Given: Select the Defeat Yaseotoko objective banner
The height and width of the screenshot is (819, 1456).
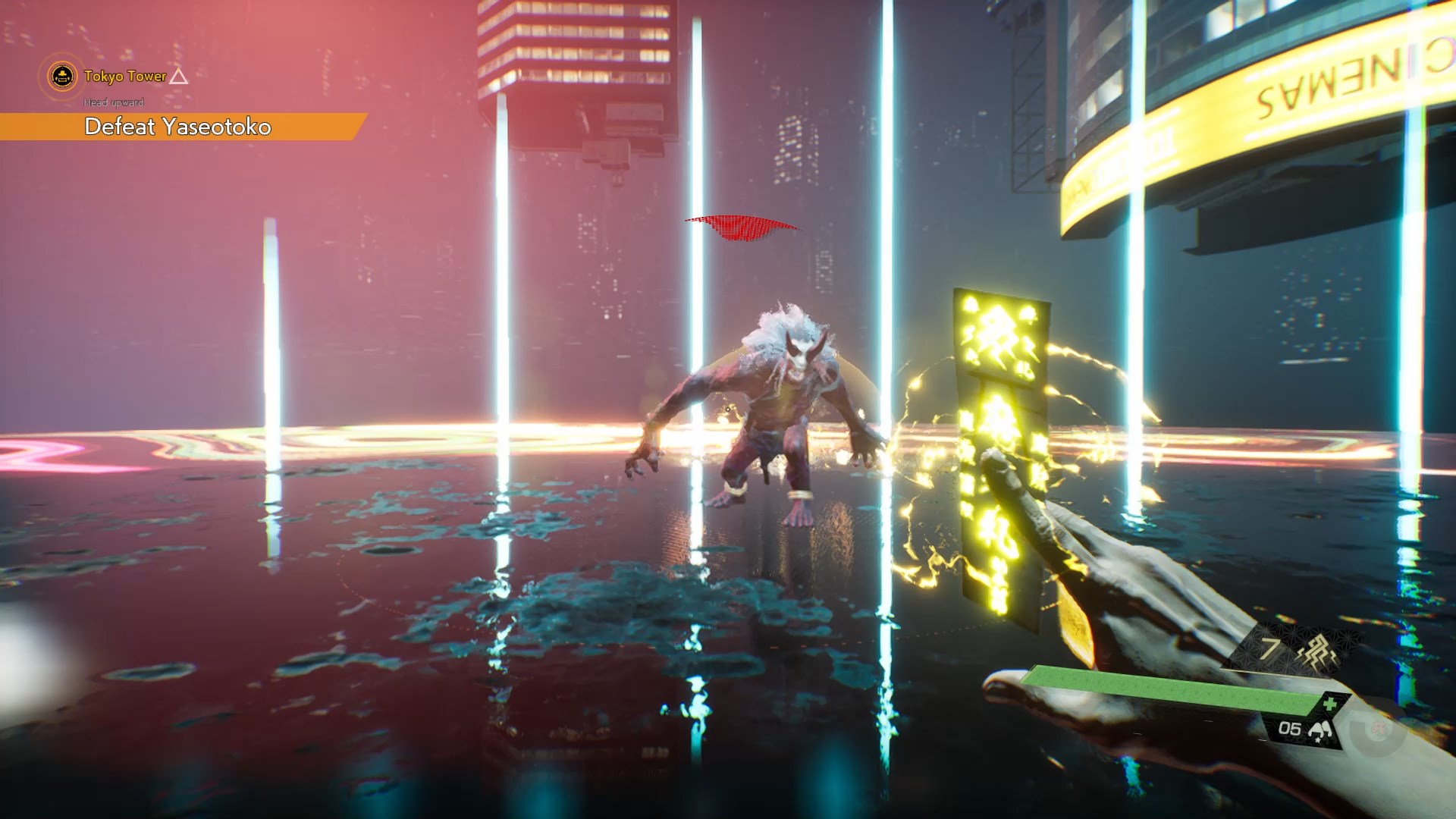Looking at the screenshot, I should click(x=178, y=127).
